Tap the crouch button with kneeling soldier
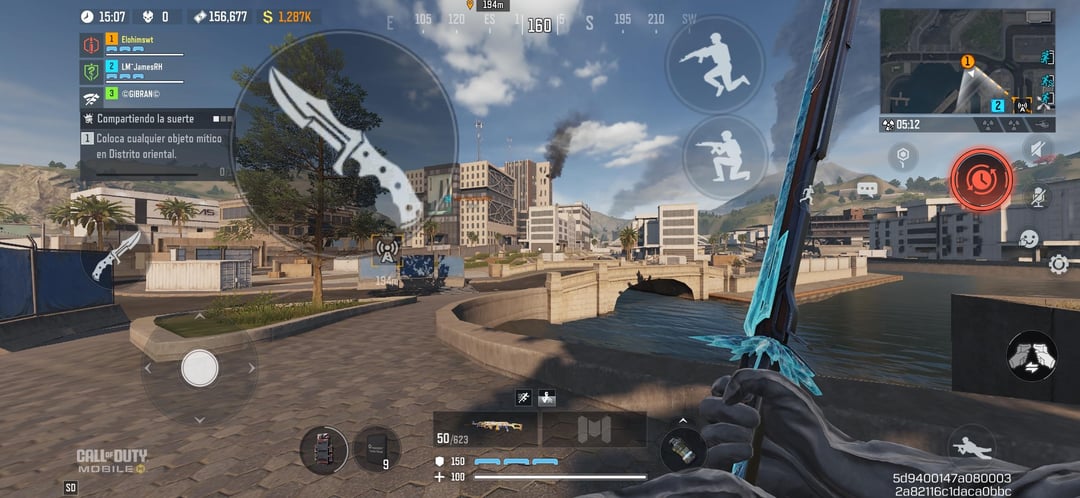 [x=724, y=157]
